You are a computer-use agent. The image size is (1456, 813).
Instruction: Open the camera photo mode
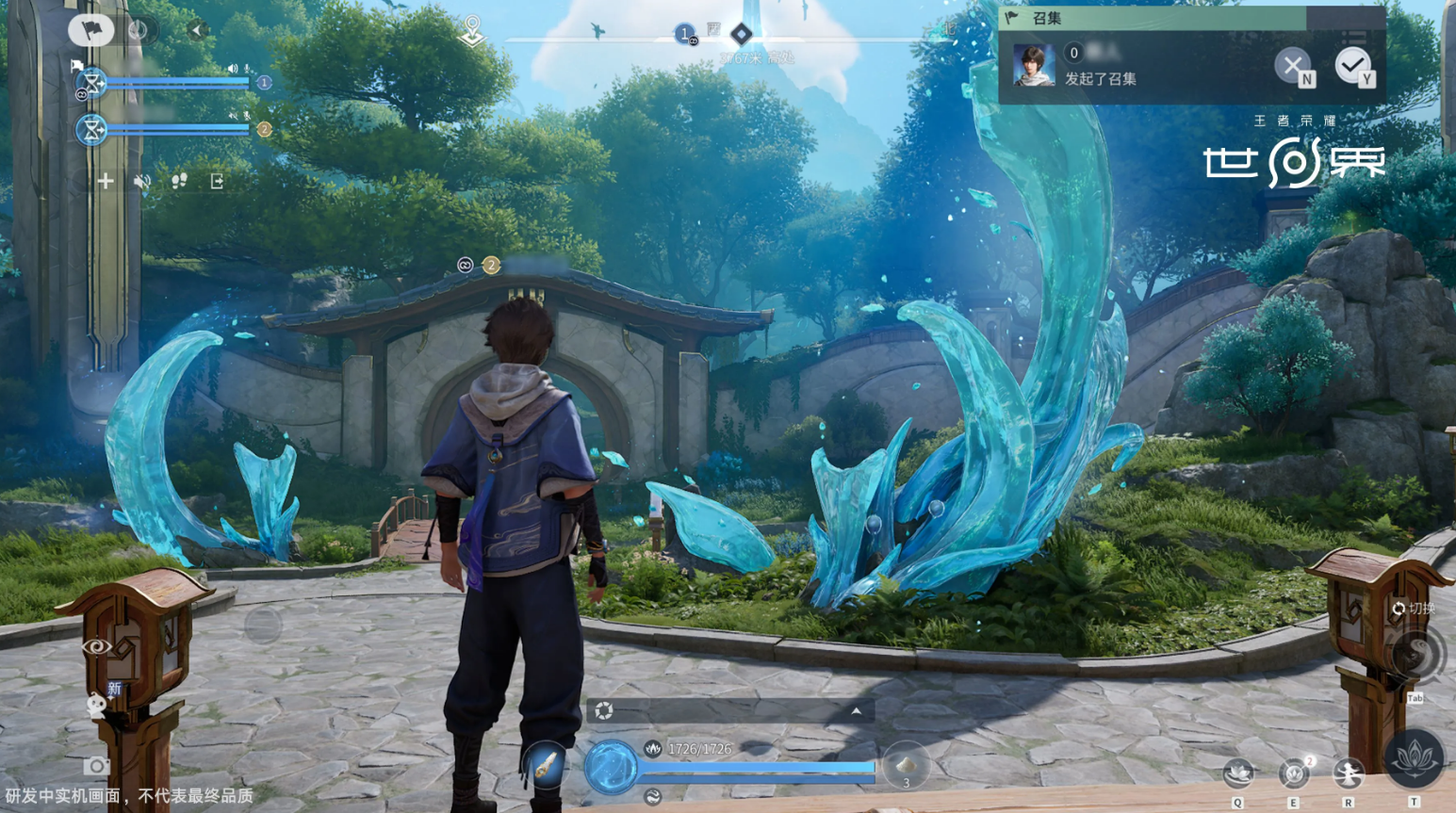pyautogui.click(x=95, y=766)
